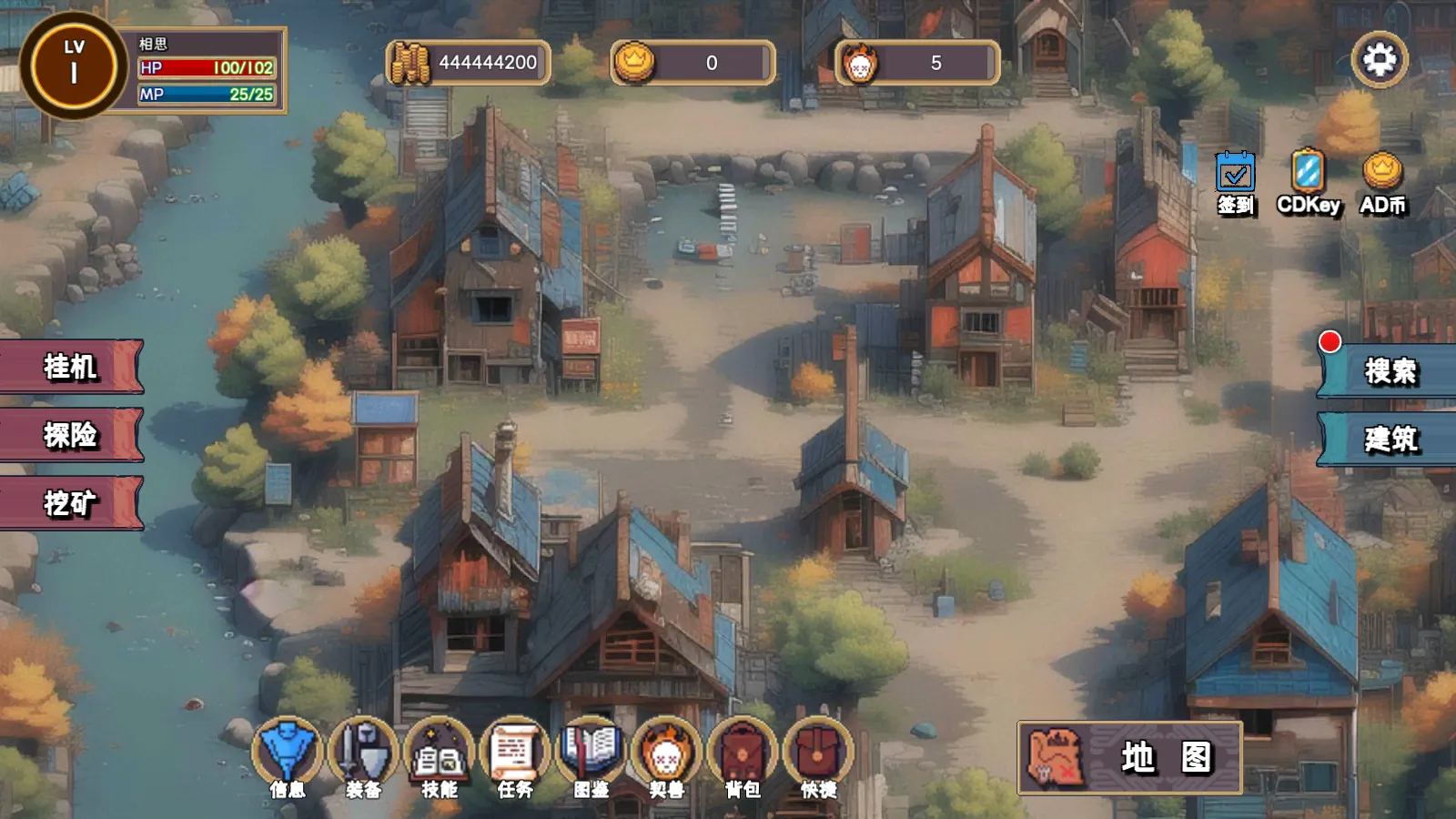This screenshot has width=1456, height=819.
Task: Open the 图鉴 codex book
Action: 591,757
